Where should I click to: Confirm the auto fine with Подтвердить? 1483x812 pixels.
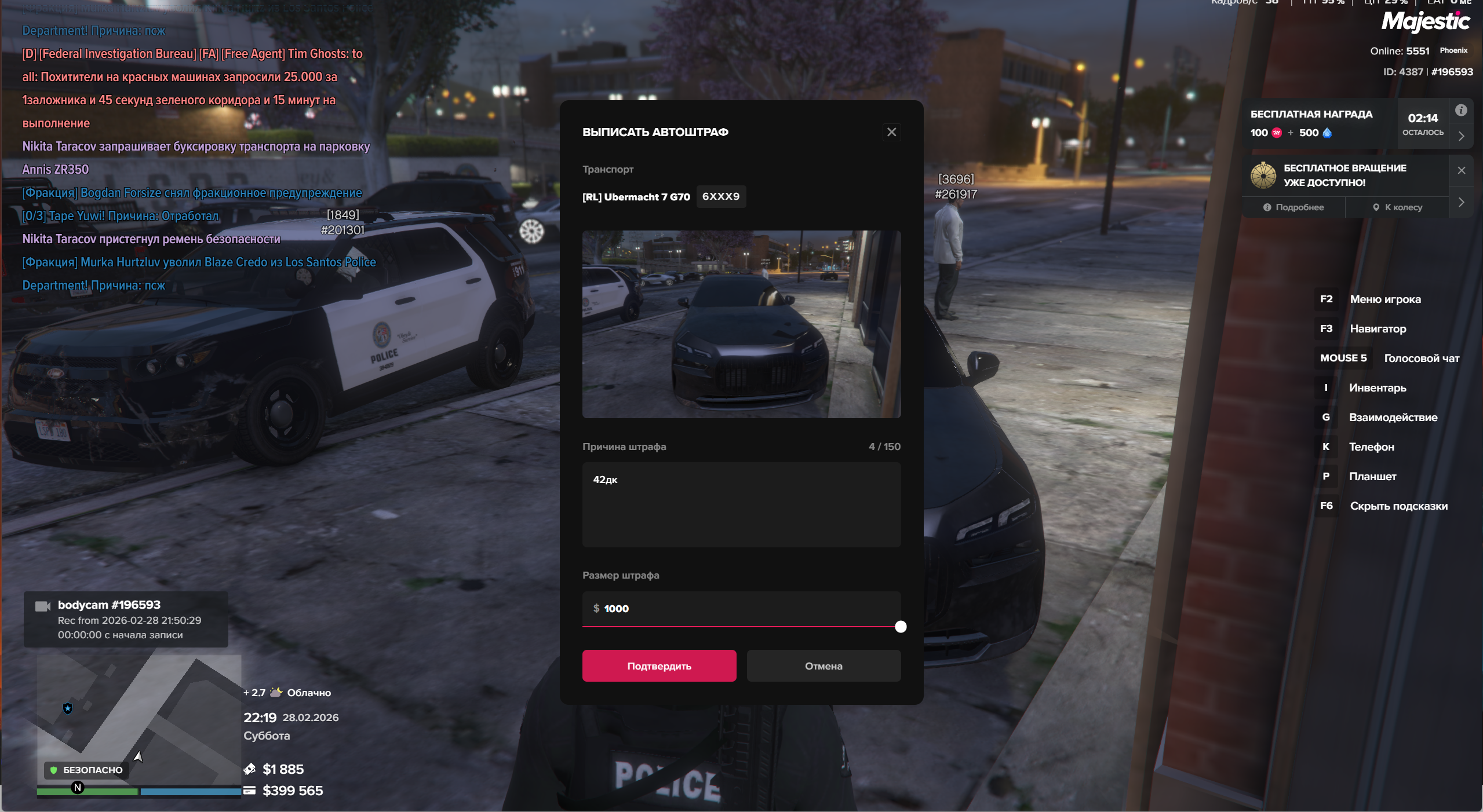point(659,666)
